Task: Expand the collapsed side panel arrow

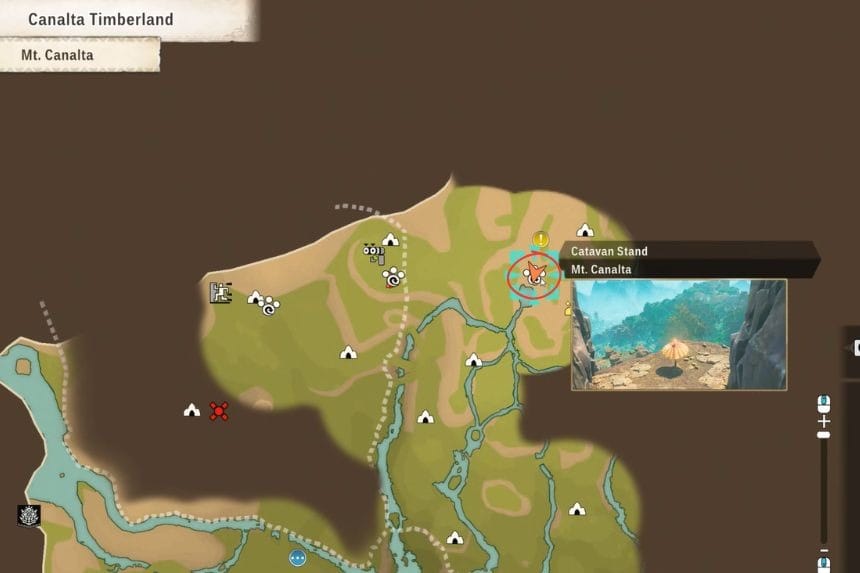Action: 853,347
